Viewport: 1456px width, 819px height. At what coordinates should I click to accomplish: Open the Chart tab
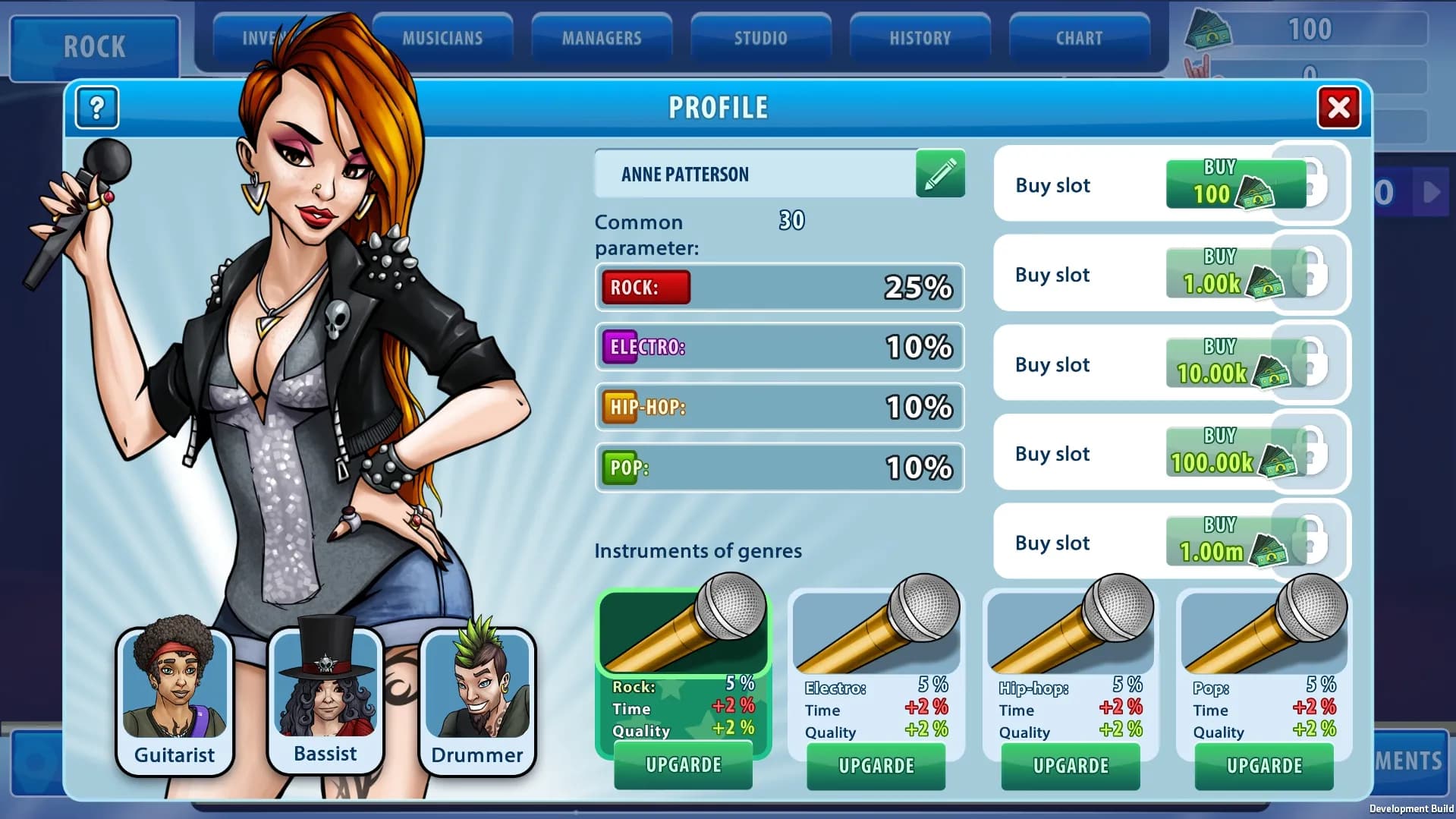coord(1079,38)
